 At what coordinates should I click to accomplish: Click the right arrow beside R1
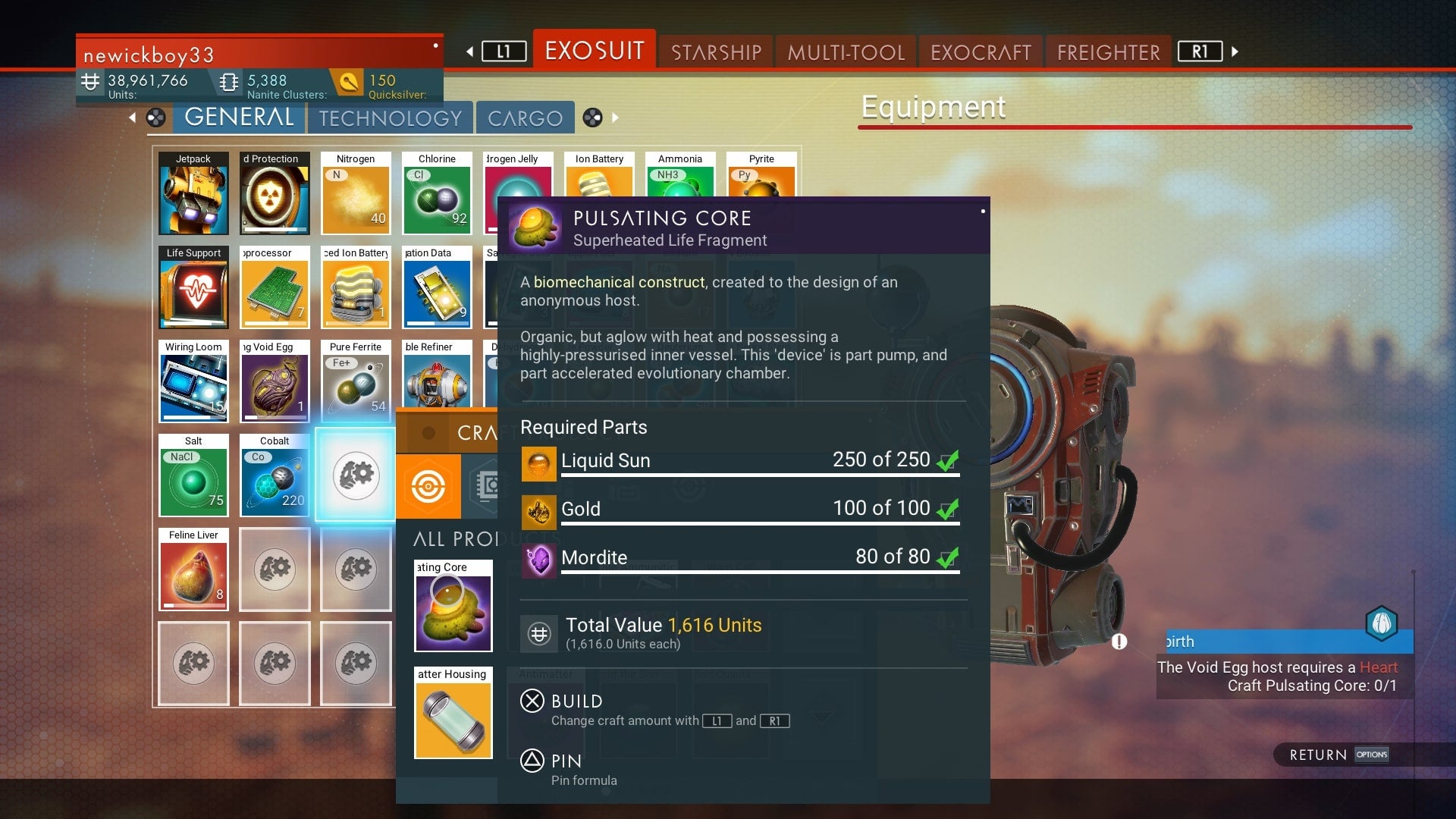[x=1235, y=52]
